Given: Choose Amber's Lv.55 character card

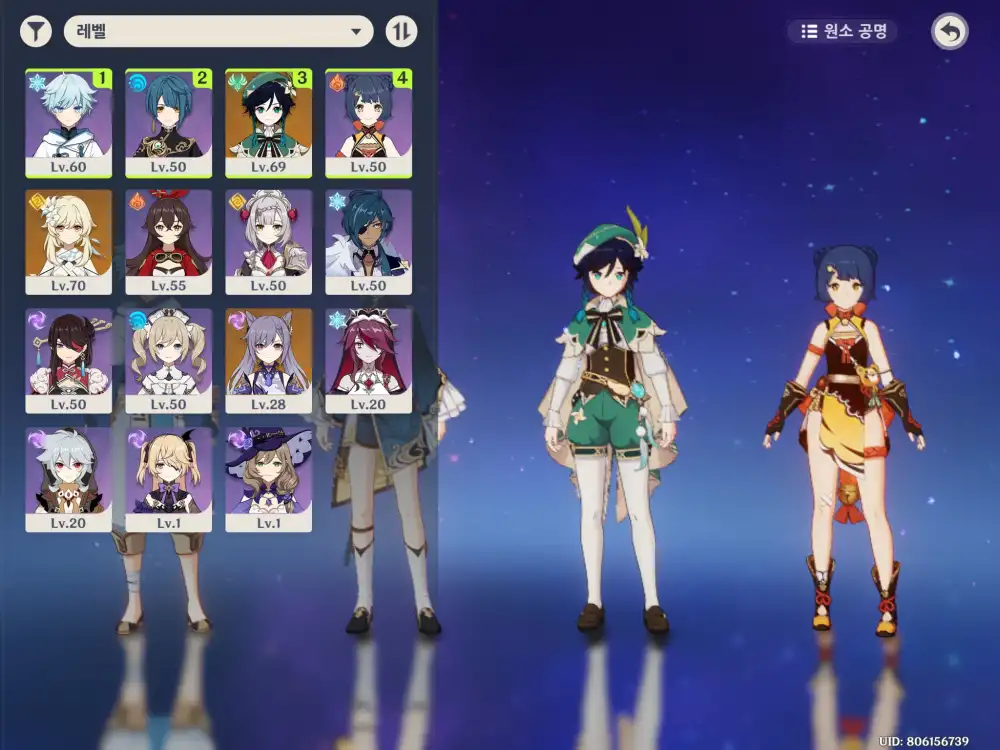Looking at the screenshot, I should click(168, 242).
